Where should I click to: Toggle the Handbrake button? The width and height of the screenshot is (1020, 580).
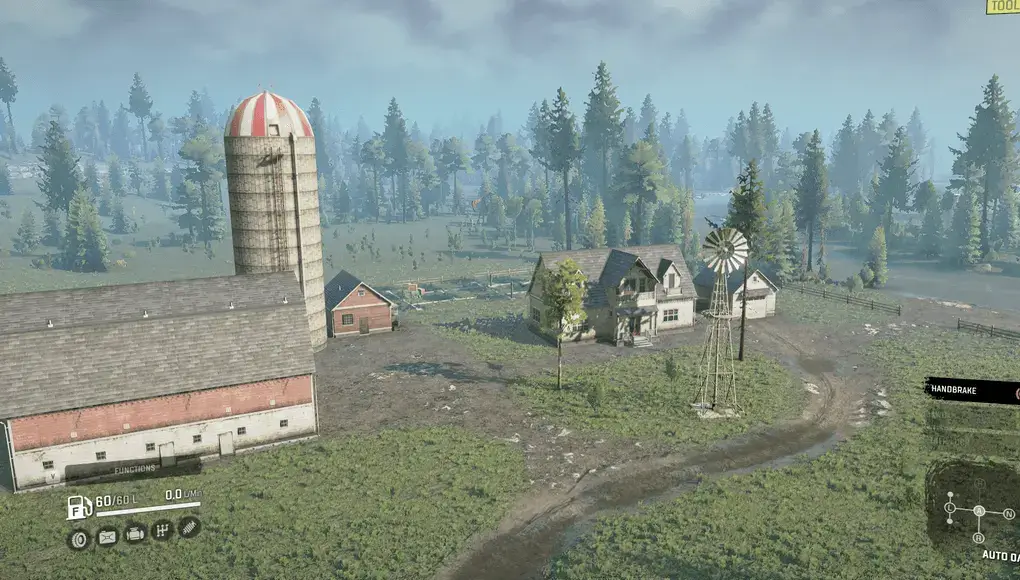click(971, 390)
